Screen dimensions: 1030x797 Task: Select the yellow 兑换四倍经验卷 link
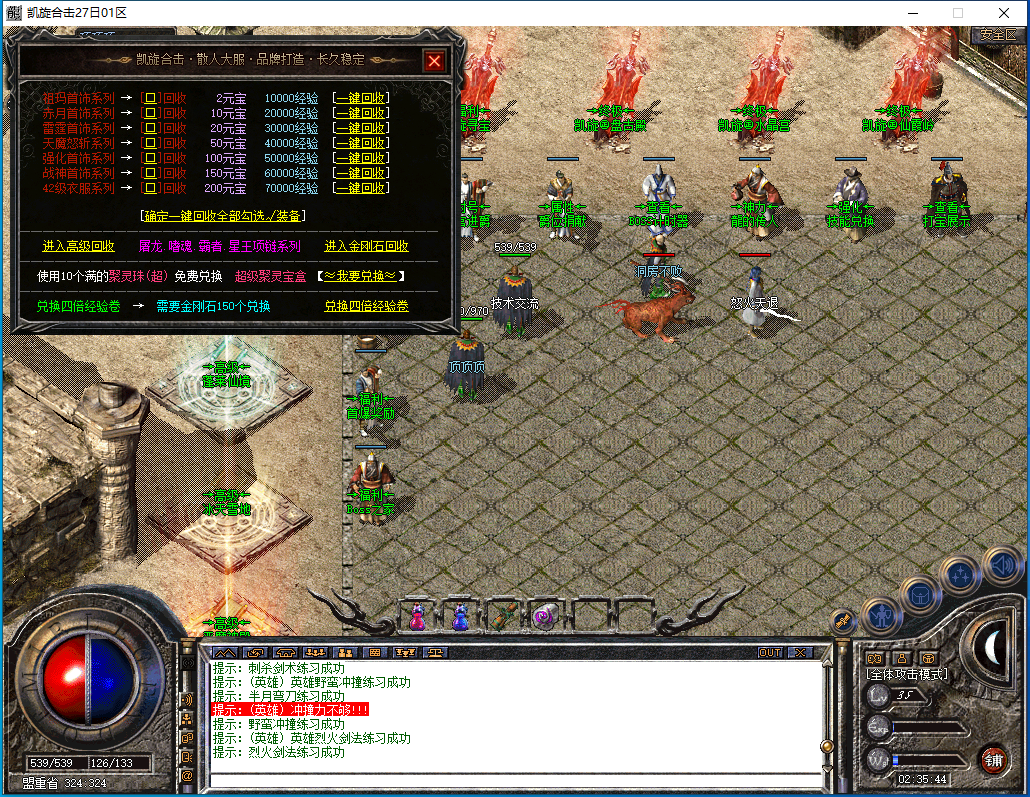point(366,306)
